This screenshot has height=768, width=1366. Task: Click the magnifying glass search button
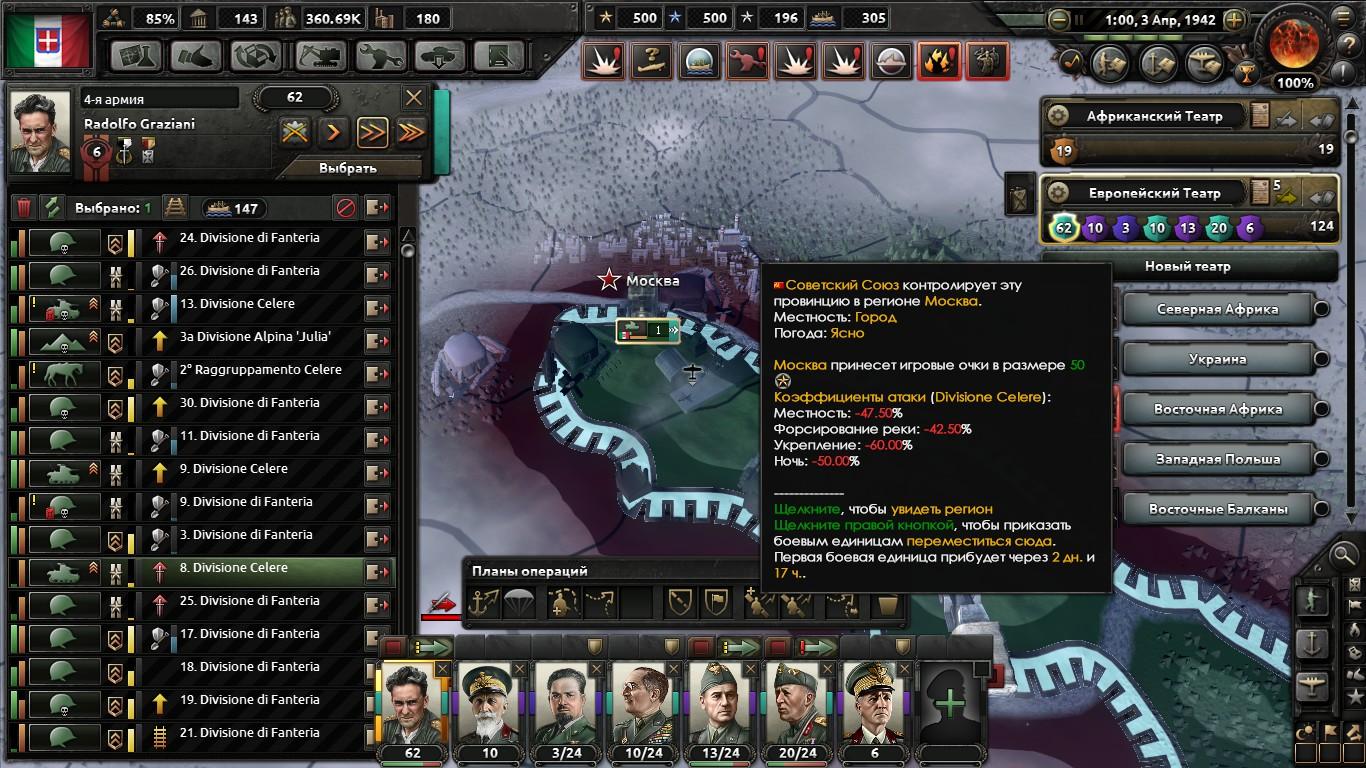pyautogui.click(x=1344, y=553)
